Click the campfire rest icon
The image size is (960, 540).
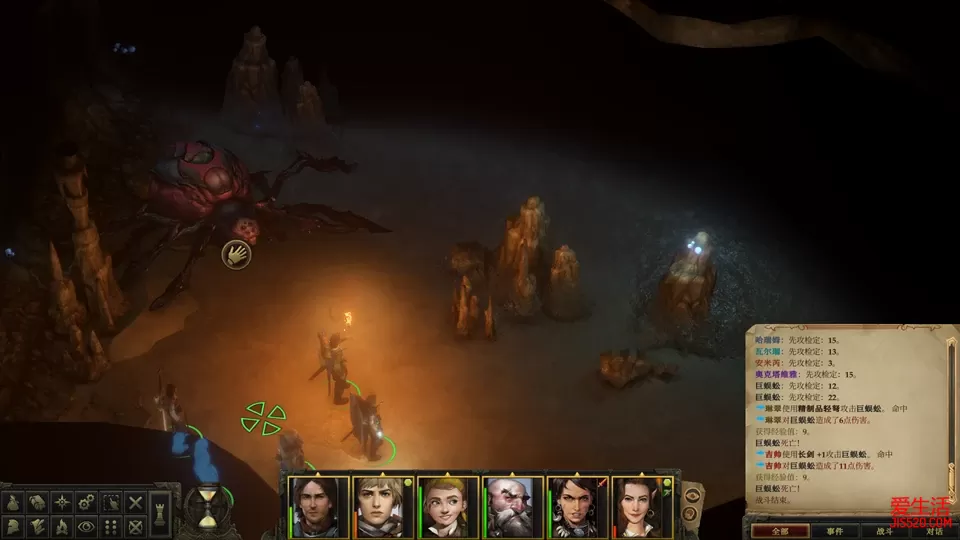click(62, 526)
